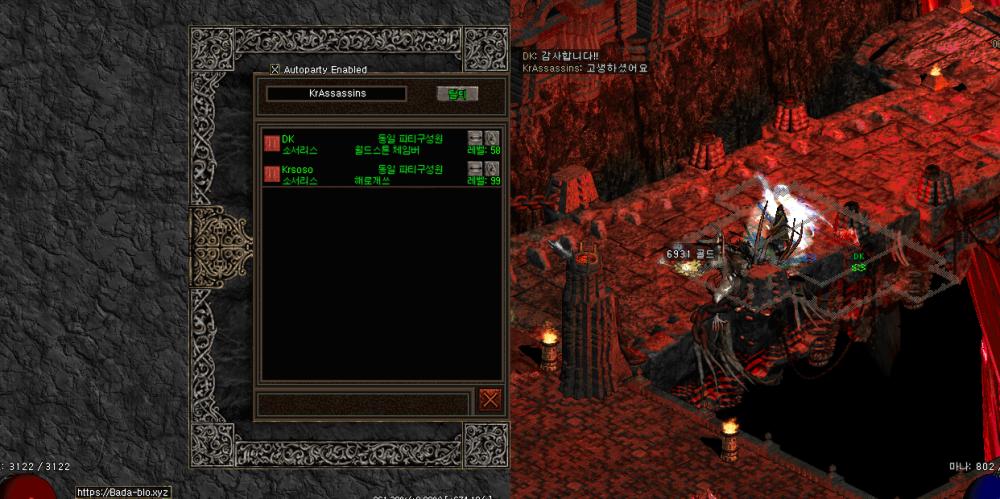The image size is (1000, 499).
Task: Click the red hostility icon beside DK
Action: pyautogui.click(x=271, y=144)
